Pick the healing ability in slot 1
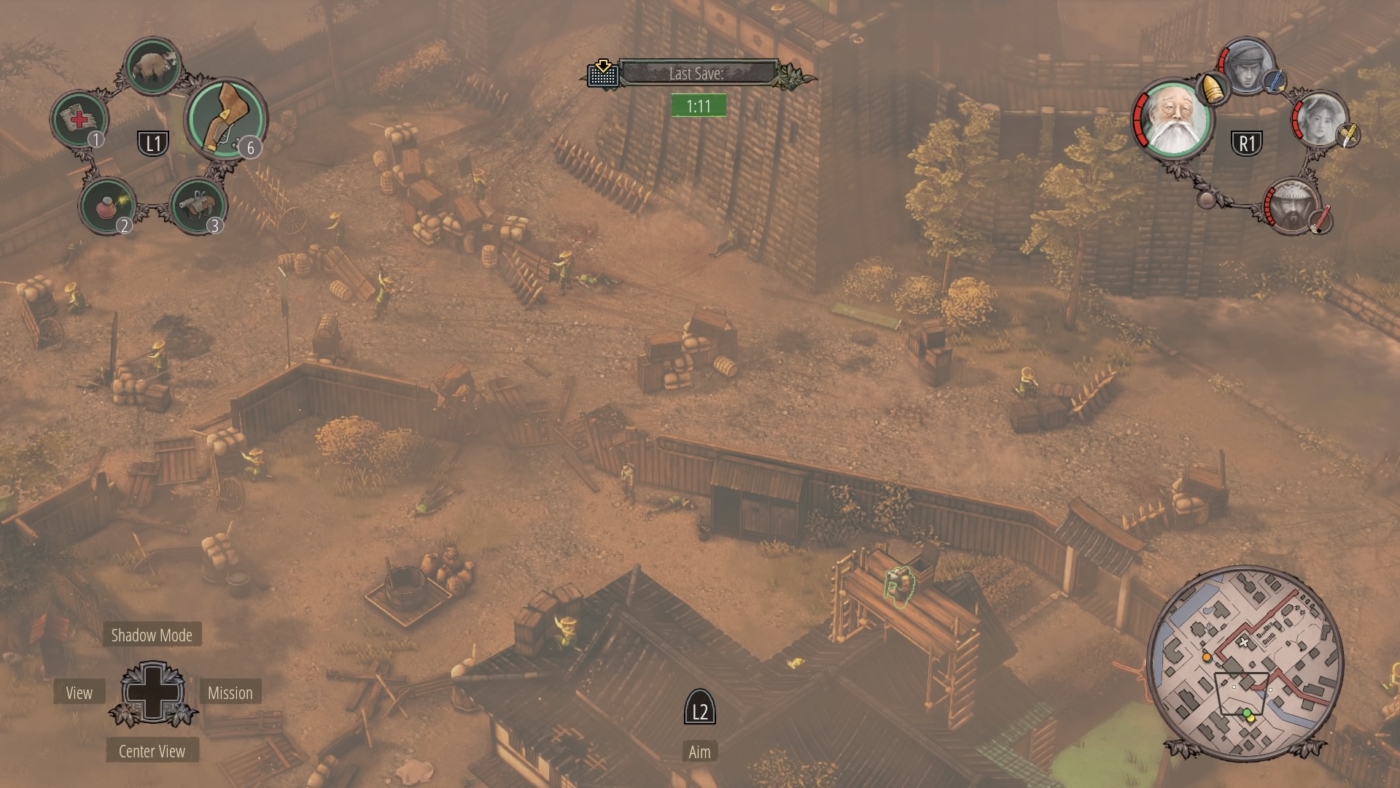Screen dimensions: 1400x788 pos(81,116)
